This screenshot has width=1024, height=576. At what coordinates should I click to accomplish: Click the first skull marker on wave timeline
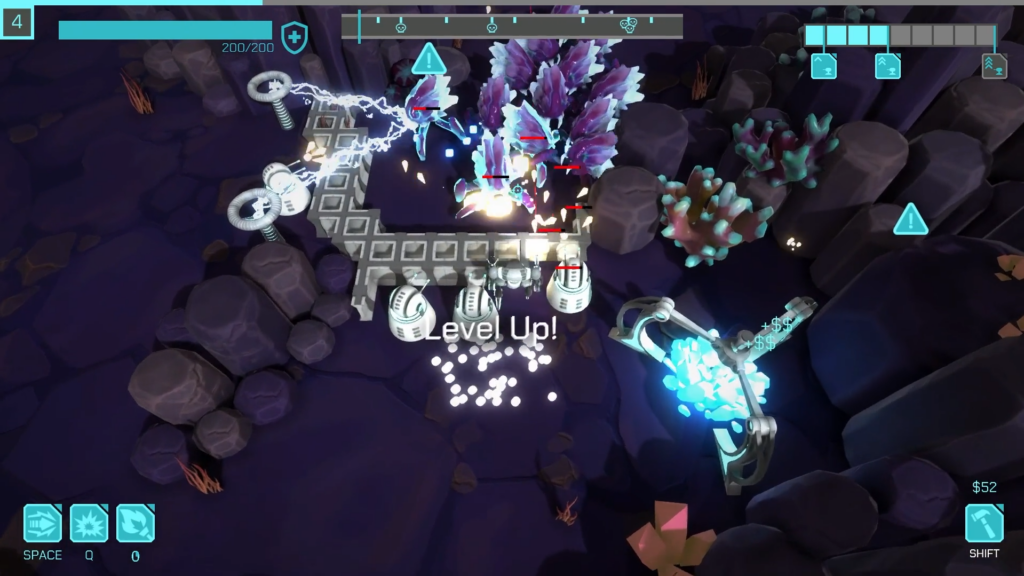click(x=400, y=25)
